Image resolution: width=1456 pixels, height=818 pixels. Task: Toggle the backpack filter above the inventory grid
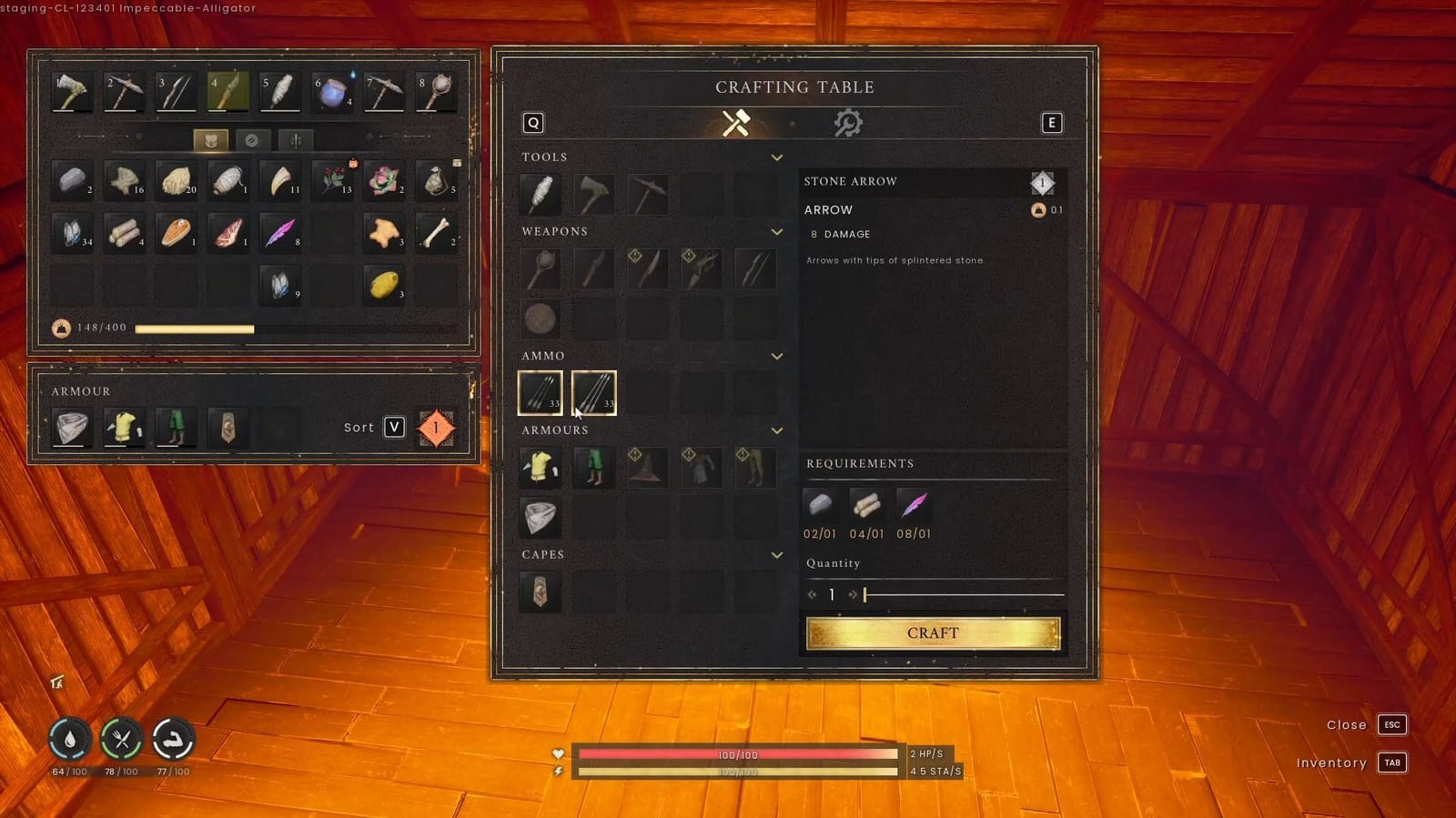tap(210, 139)
